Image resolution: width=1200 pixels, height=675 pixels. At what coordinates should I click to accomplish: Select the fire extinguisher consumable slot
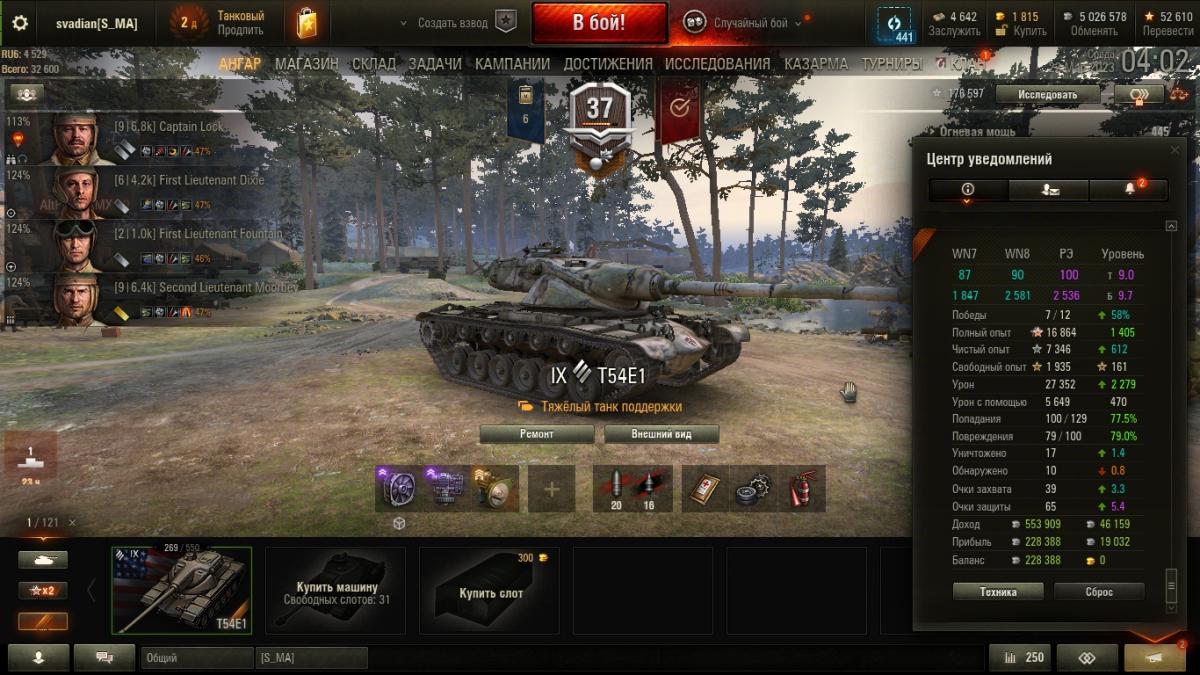tap(803, 489)
